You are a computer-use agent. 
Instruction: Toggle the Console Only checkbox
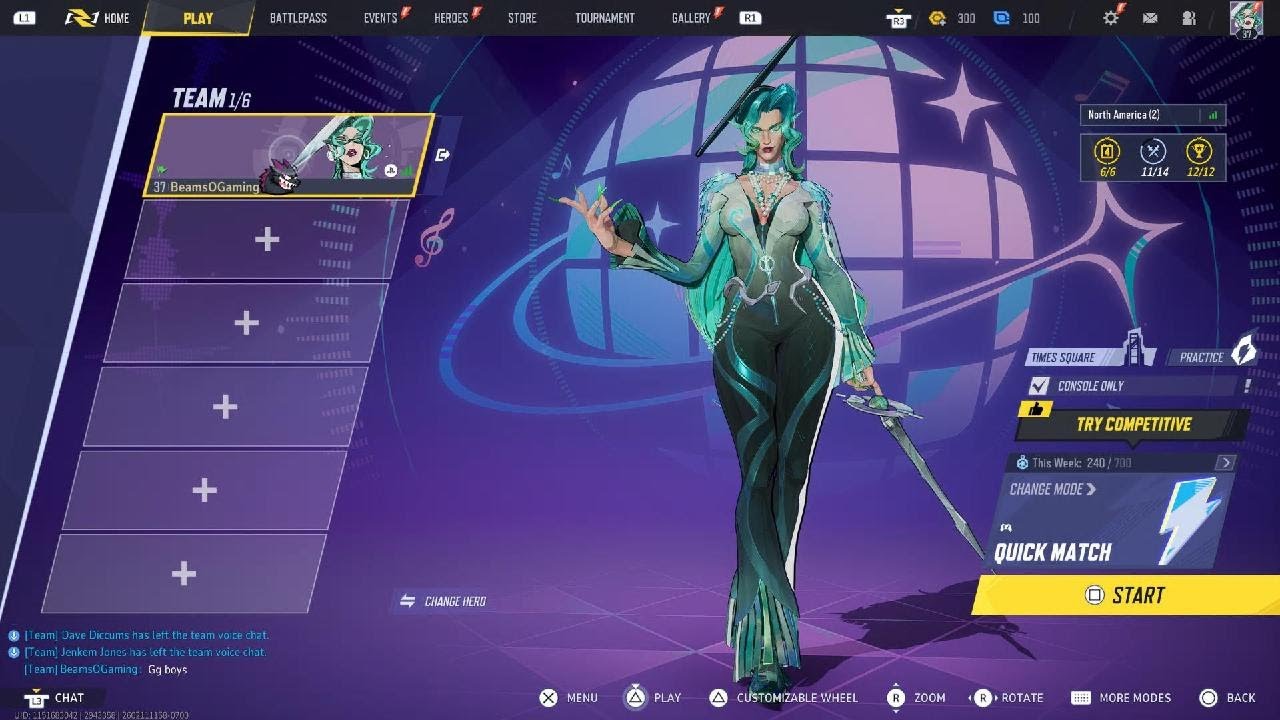[x=1040, y=386]
